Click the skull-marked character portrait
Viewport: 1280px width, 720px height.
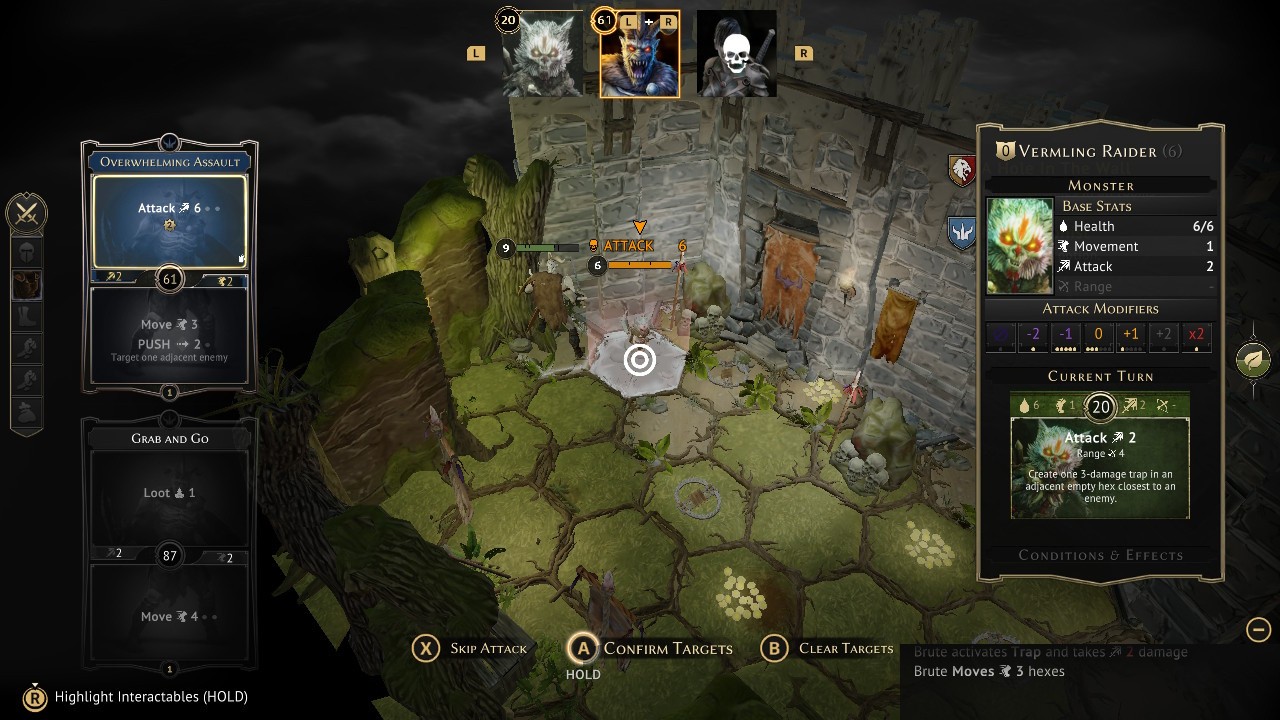point(736,56)
